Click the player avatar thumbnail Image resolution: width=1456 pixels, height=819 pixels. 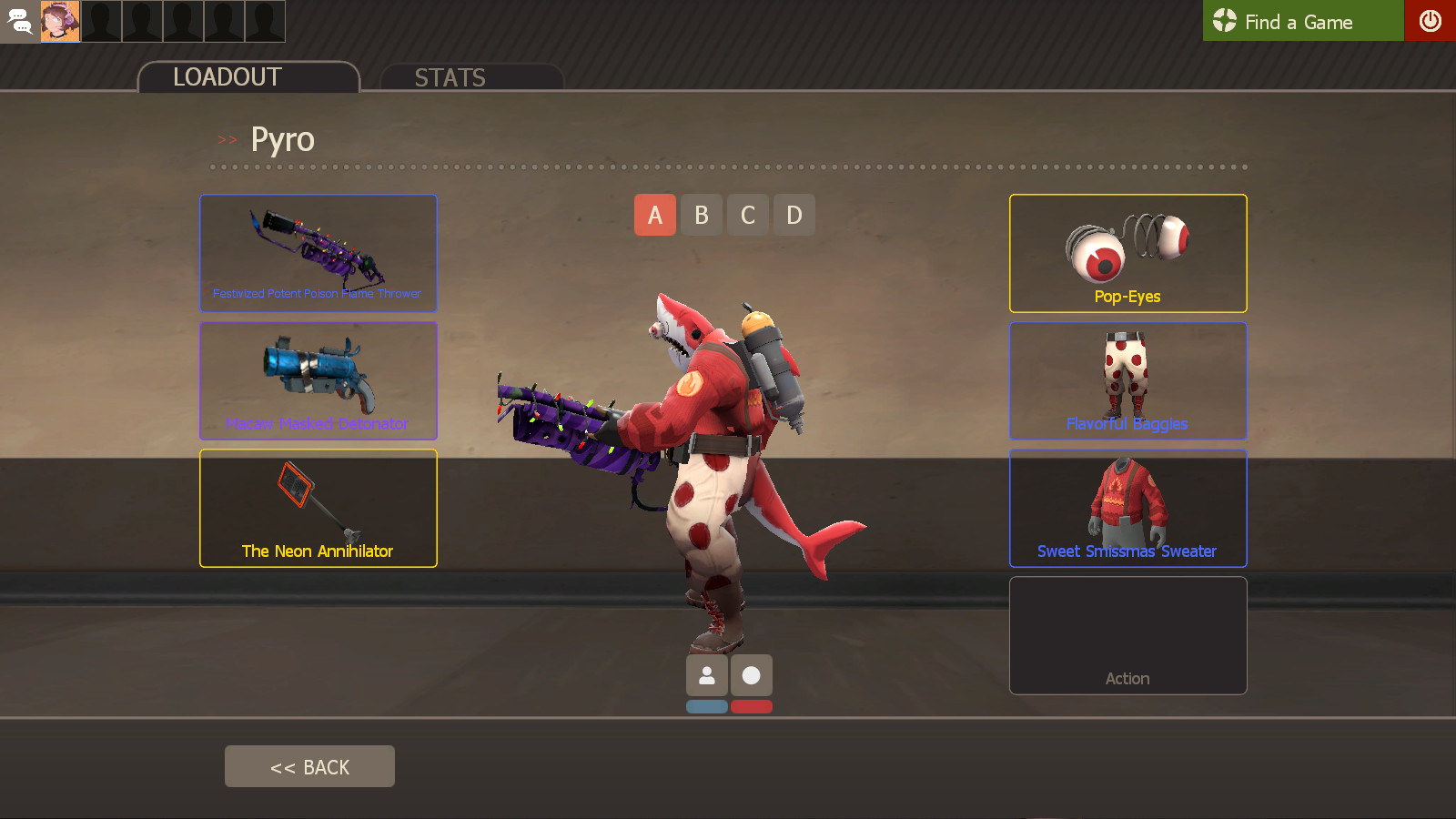pyautogui.click(x=60, y=21)
